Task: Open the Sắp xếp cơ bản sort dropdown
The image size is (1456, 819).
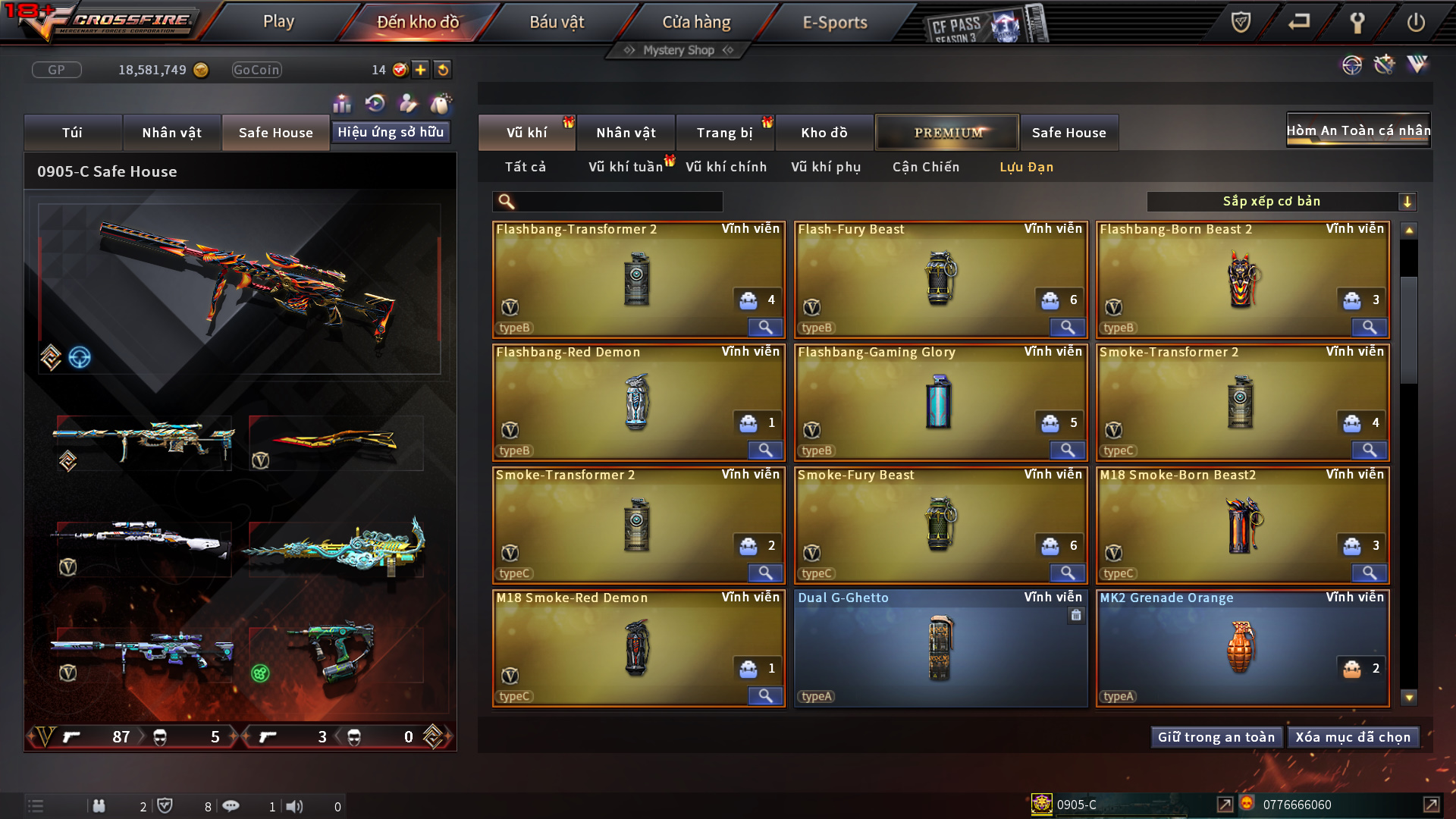Action: 1281,202
